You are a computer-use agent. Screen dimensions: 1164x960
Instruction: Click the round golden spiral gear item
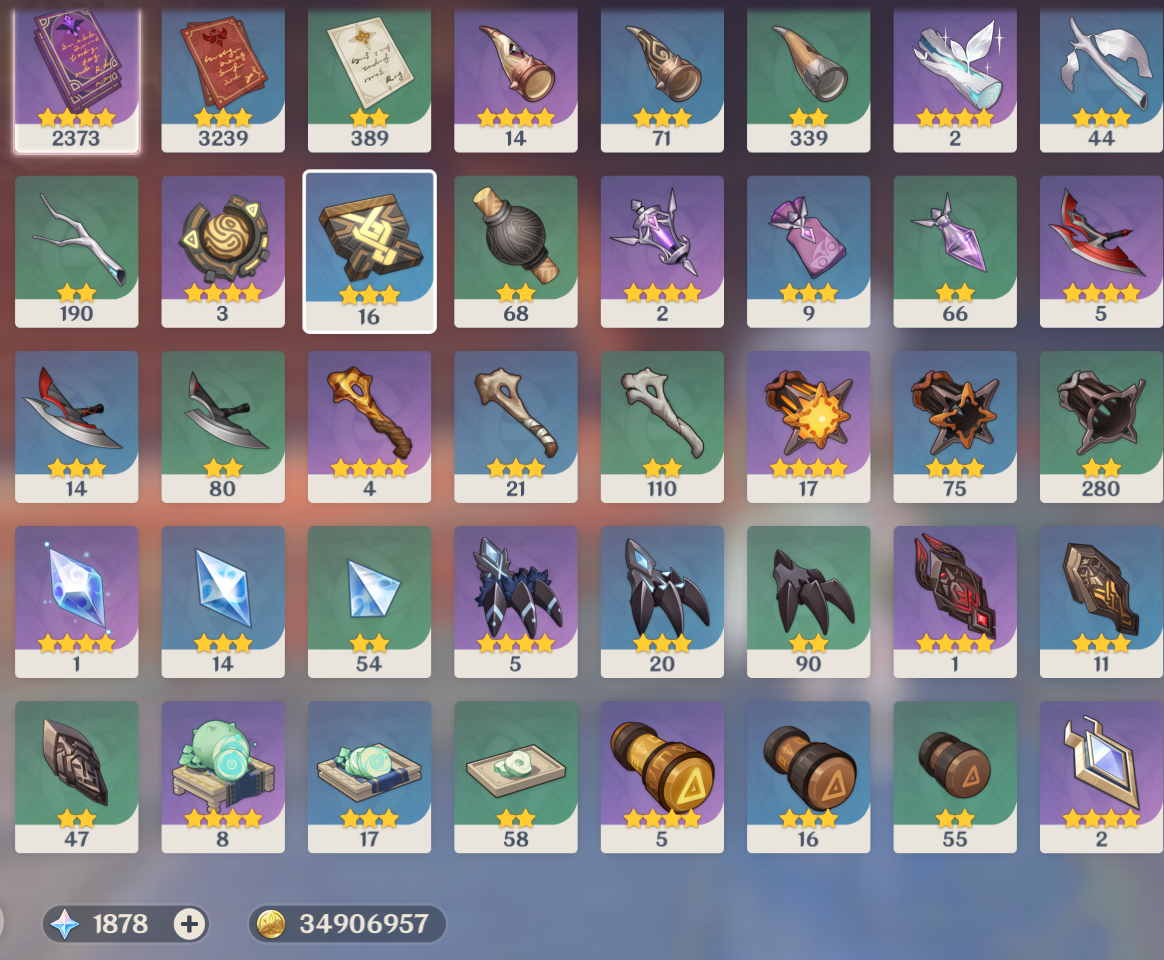click(223, 251)
